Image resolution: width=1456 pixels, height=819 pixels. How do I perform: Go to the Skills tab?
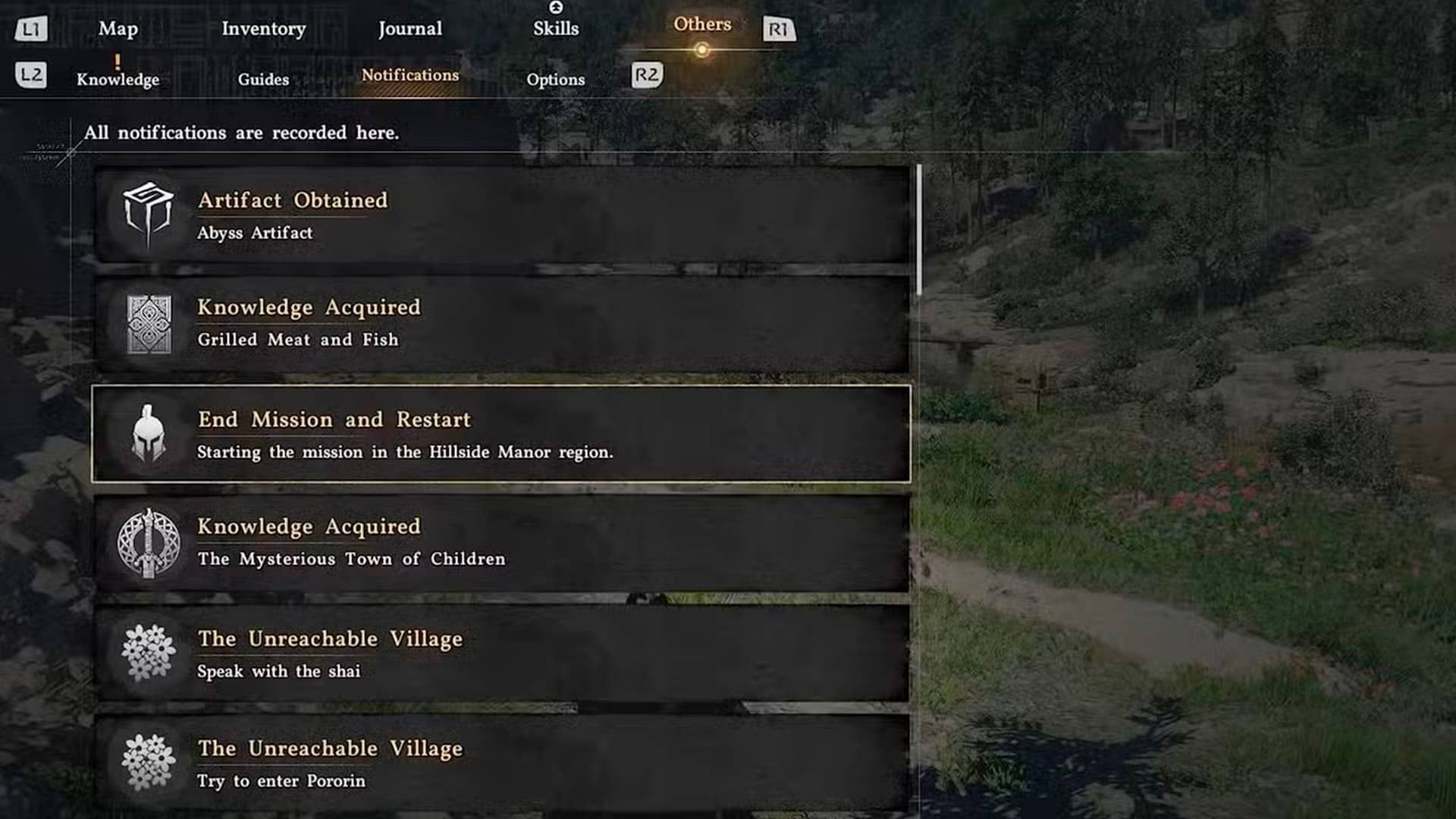pyautogui.click(x=555, y=29)
